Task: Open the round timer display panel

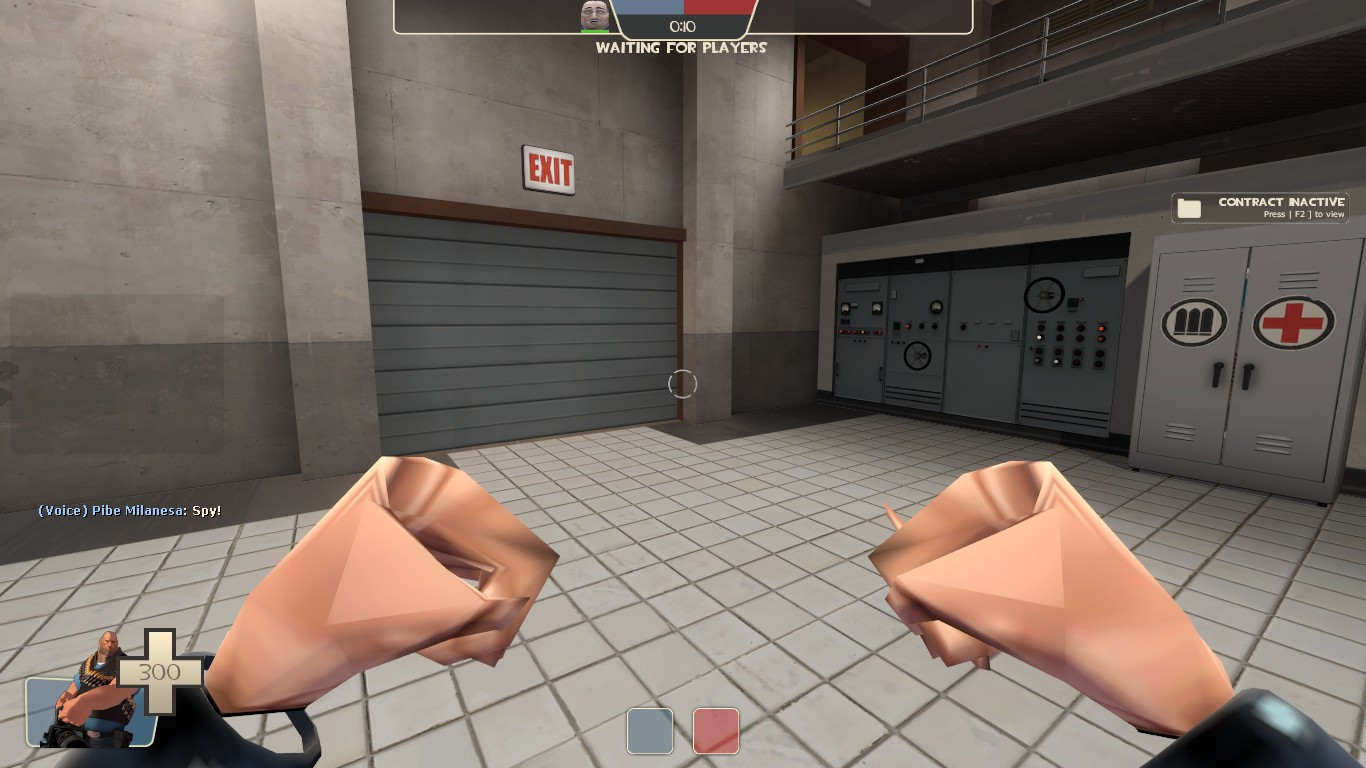Action: (683, 26)
